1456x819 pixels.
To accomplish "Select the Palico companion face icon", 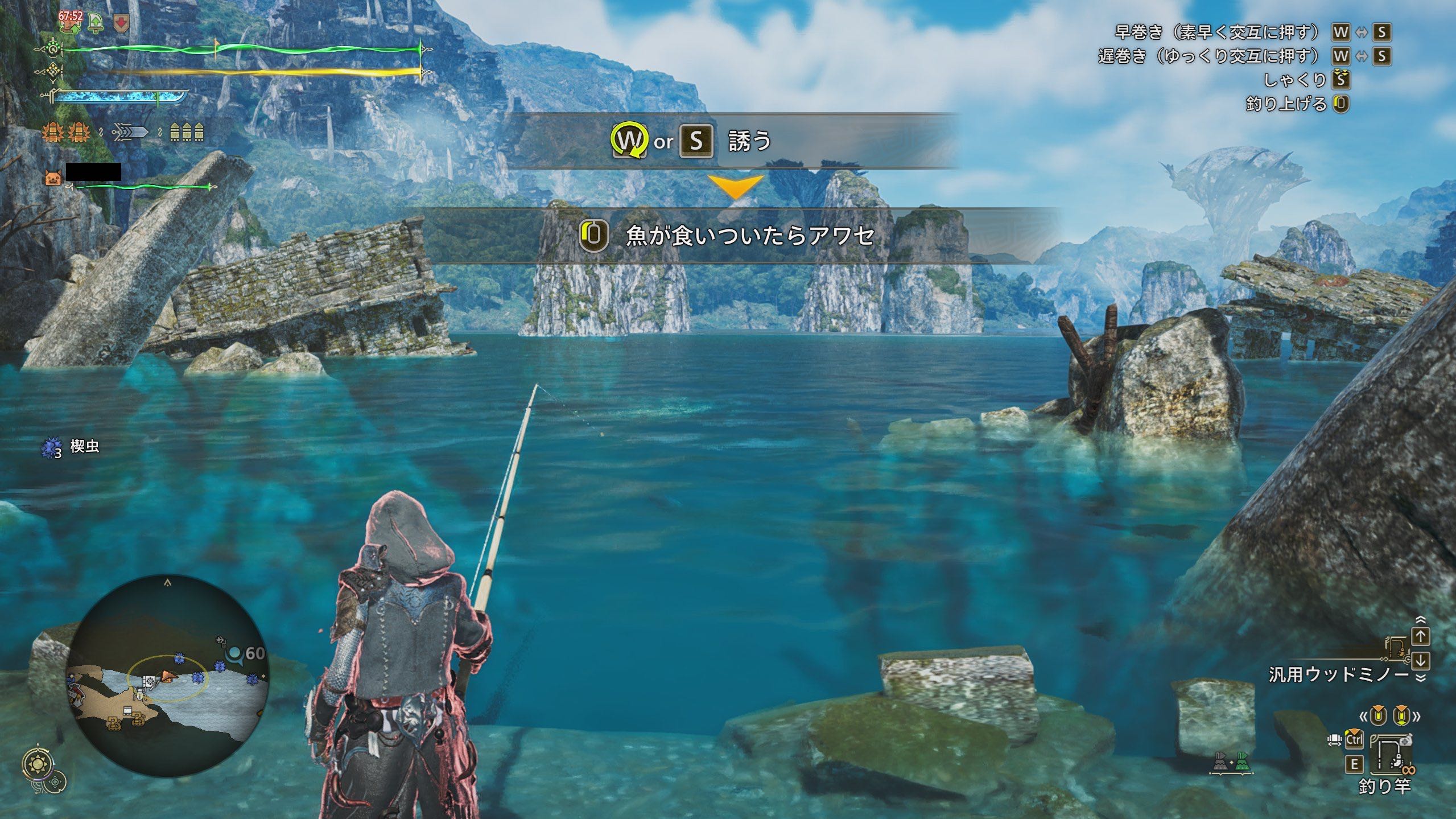I will (x=53, y=178).
